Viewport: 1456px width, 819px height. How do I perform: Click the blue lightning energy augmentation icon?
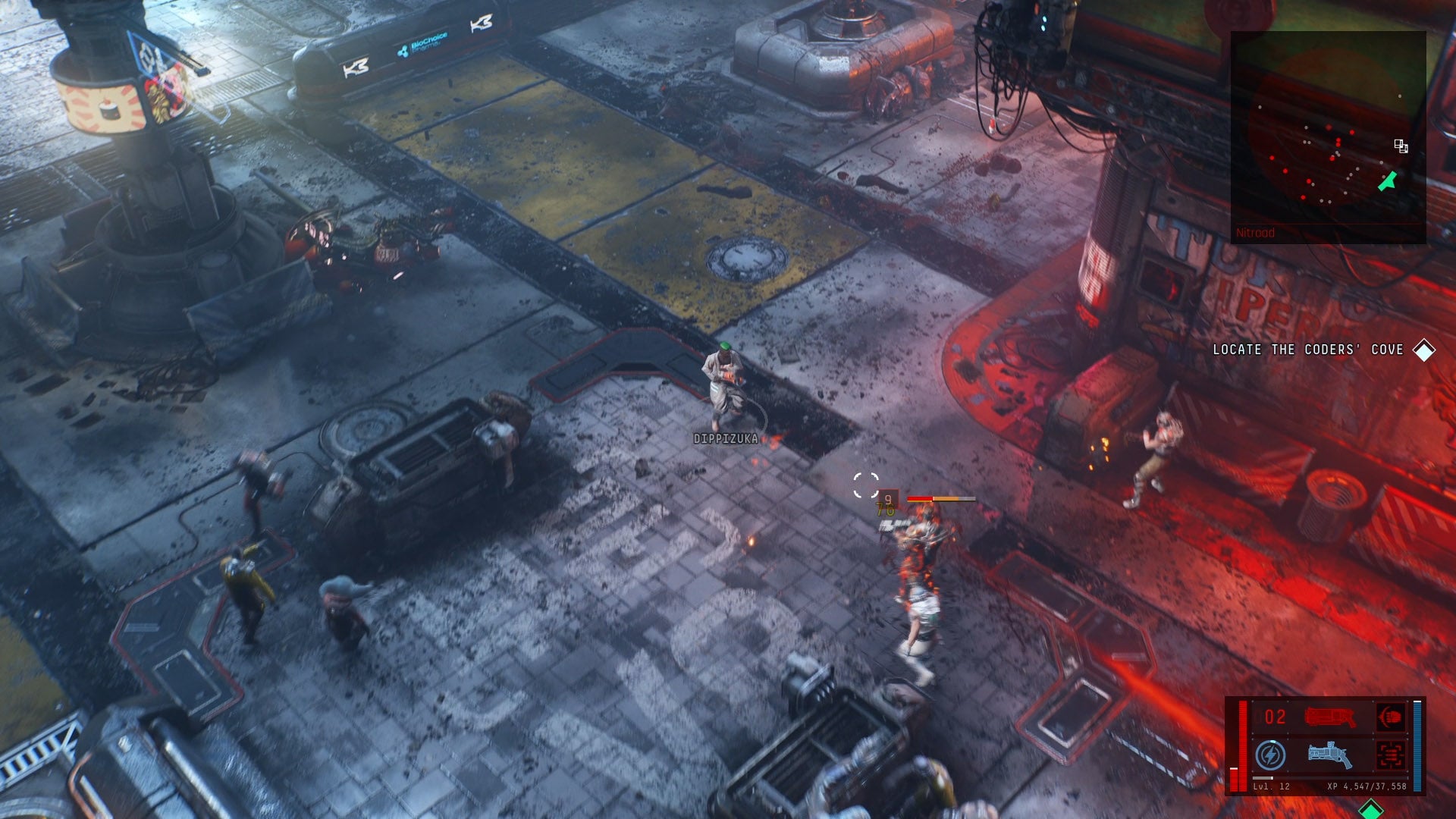point(1272,755)
